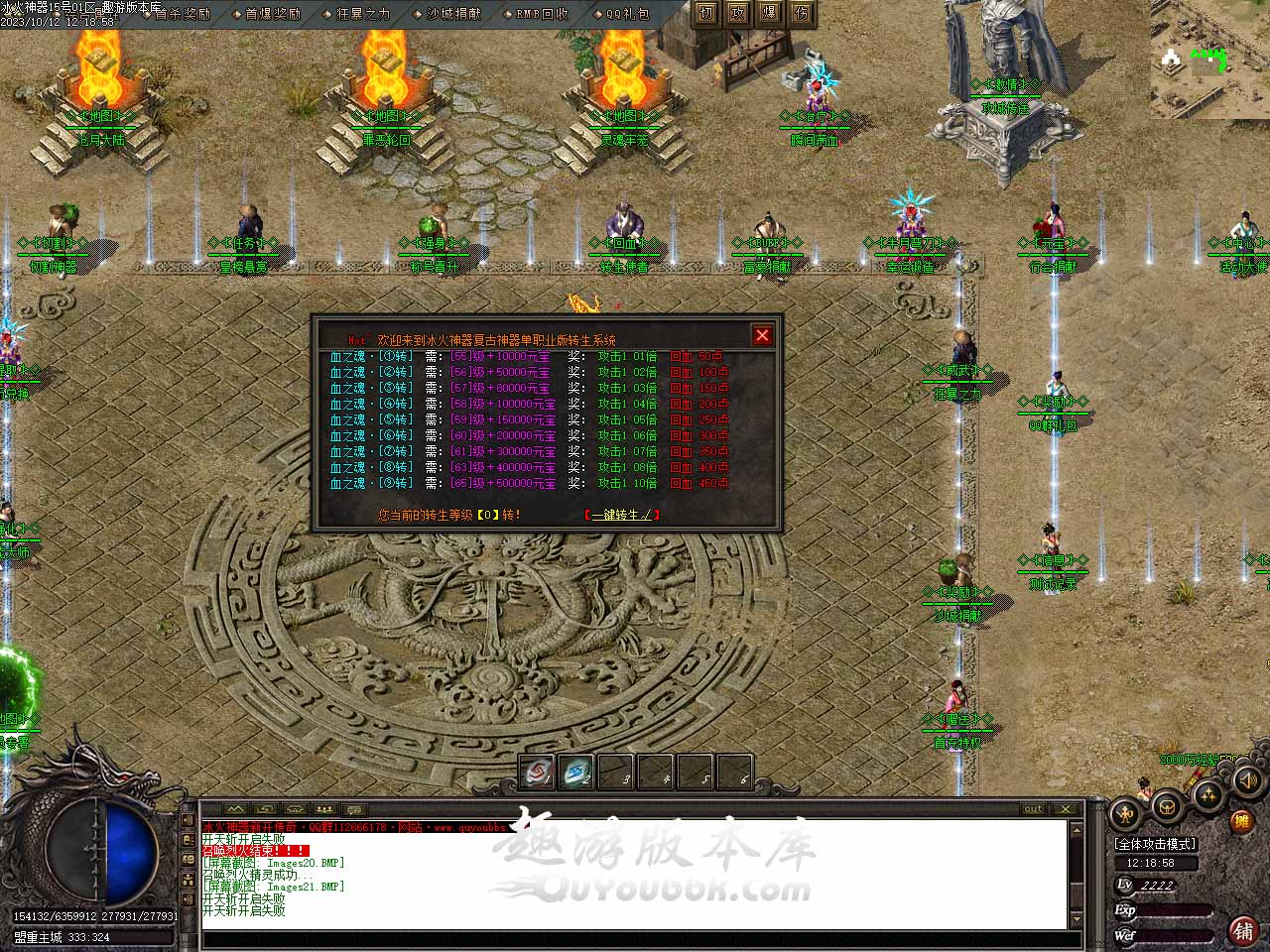
Task: Open the 首杀奖励 first-kill reward menu
Action: click(182, 14)
